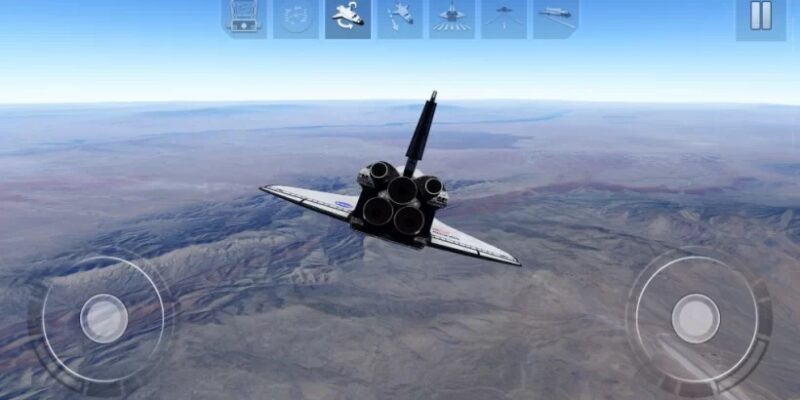
Task: Select the cockpit view icon
Action: (244, 17)
